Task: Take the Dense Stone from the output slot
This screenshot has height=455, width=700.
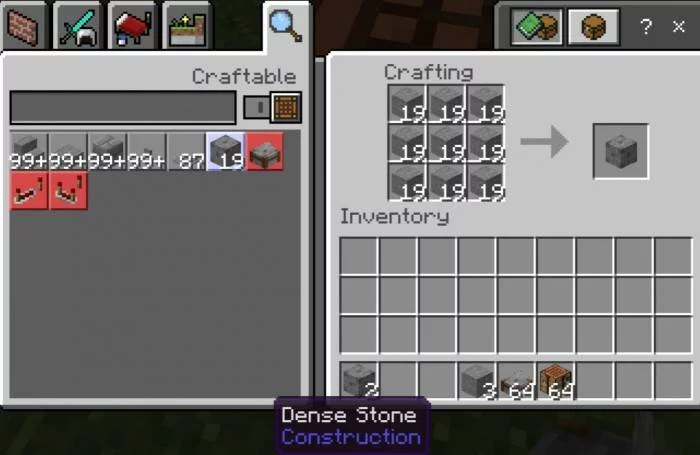Action: pyautogui.click(x=620, y=151)
